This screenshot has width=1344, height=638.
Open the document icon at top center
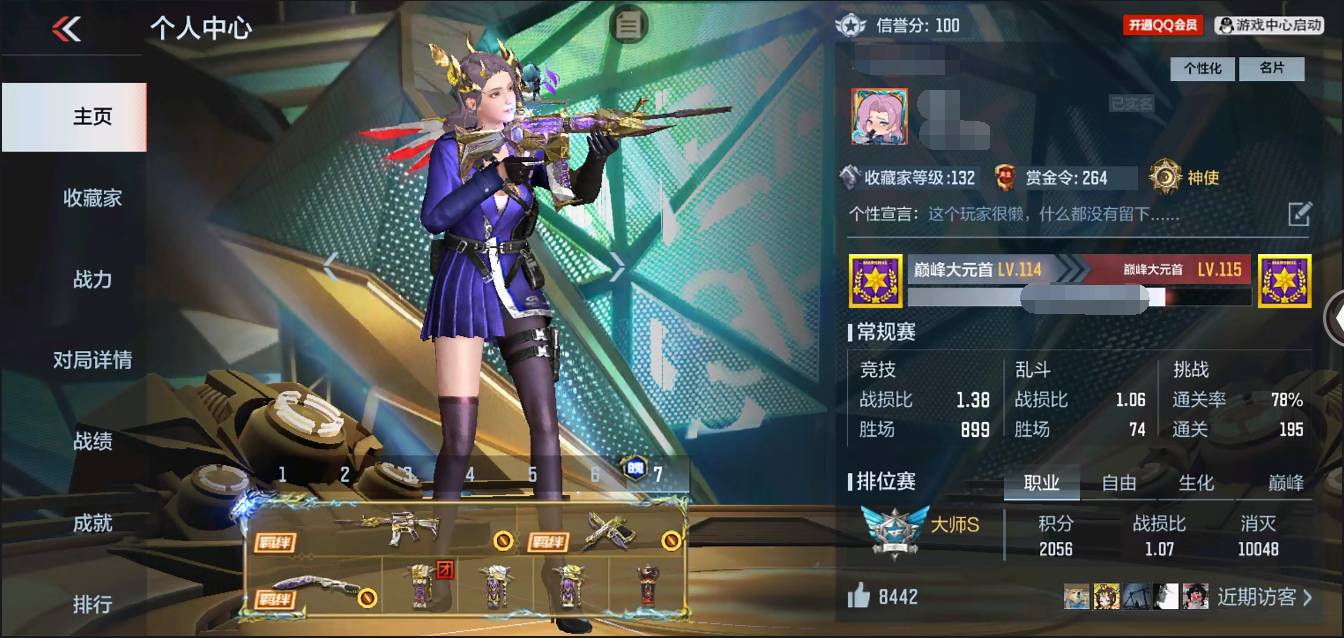coord(628,25)
